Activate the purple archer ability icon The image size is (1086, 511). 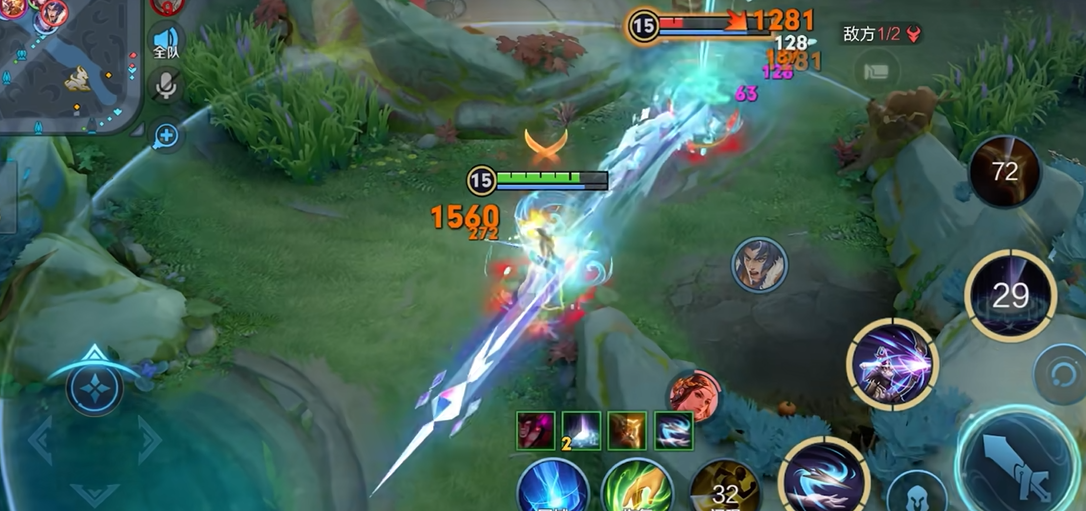pyautogui.click(x=891, y=365)
